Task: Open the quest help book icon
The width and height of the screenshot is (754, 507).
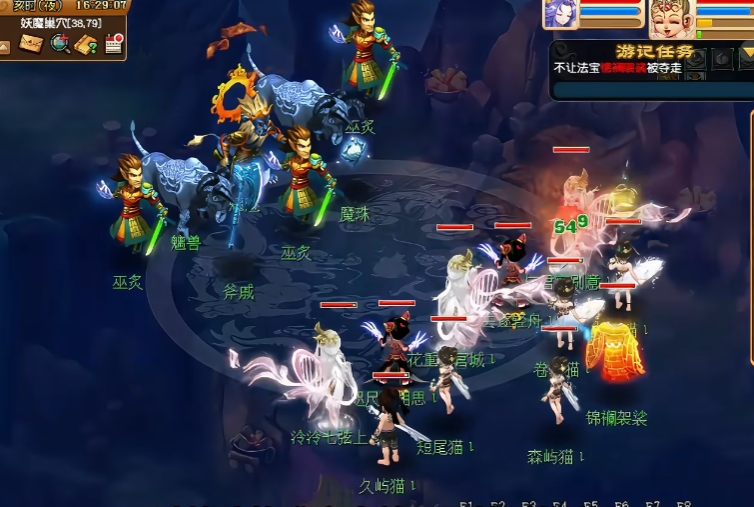Action: coord(87,43)
